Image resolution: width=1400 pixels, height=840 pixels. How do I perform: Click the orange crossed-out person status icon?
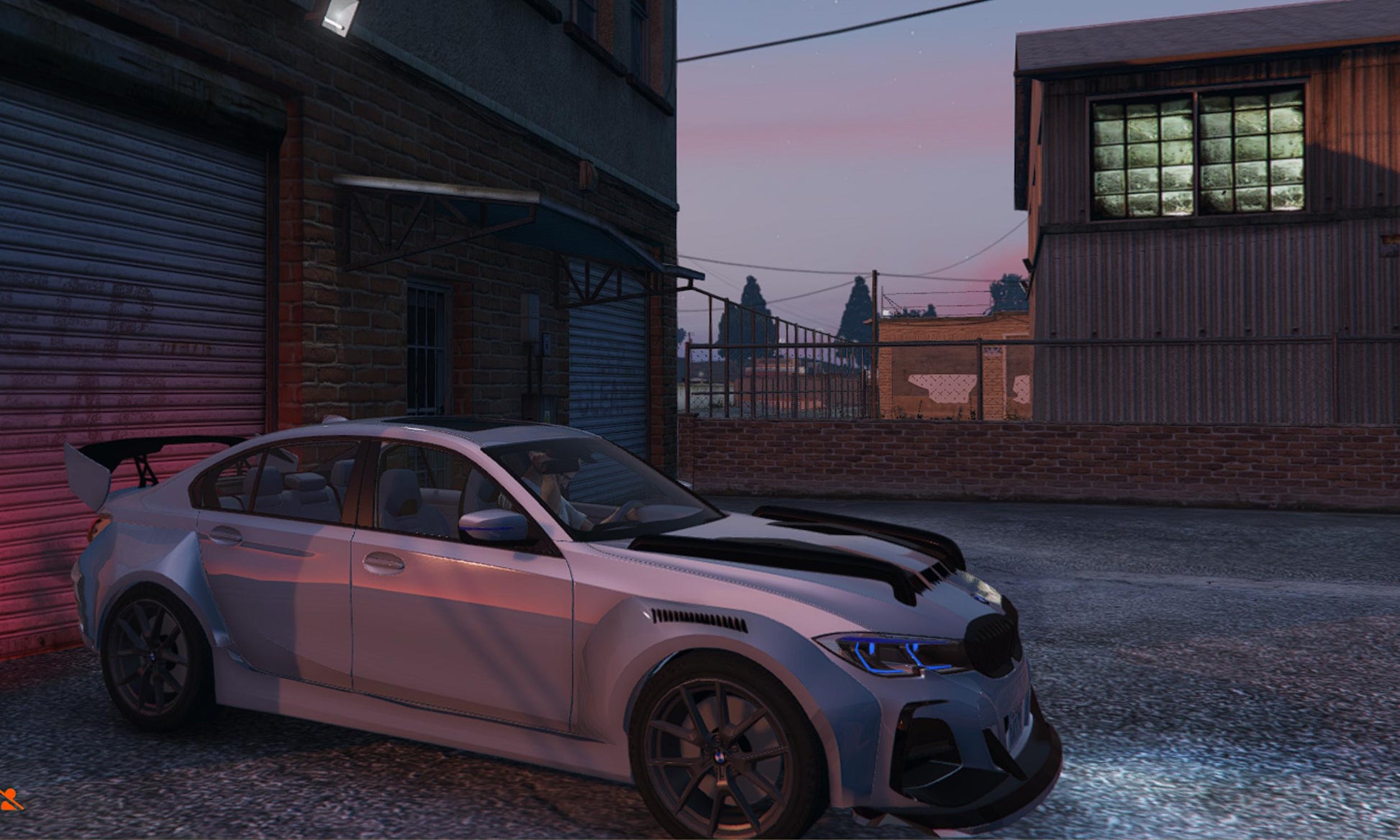coord(9,798)
